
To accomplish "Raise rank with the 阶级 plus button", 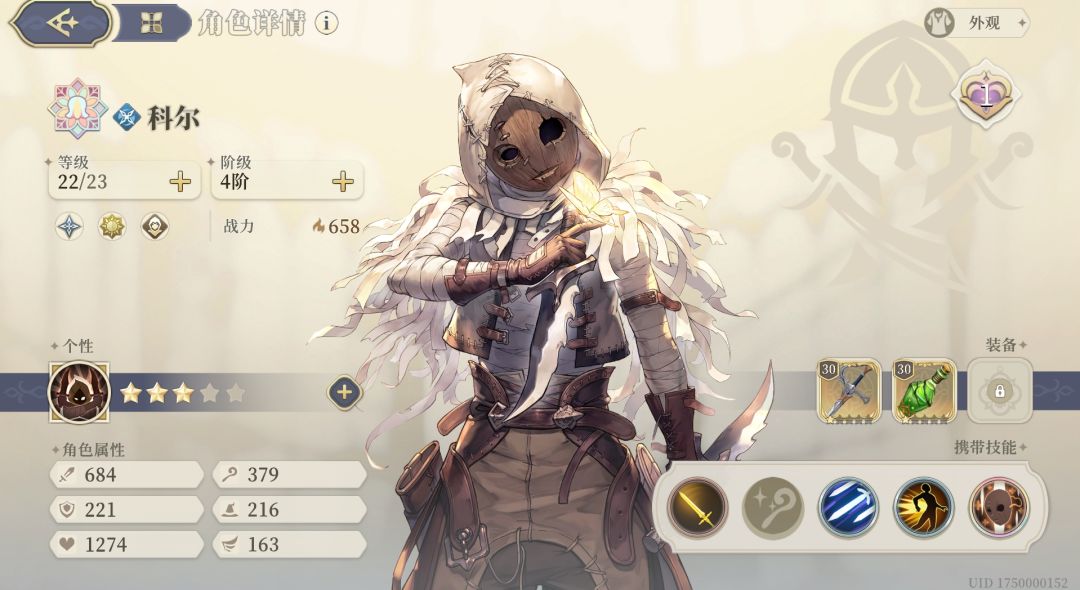I will pyautogui.click(x=343, y=181).
